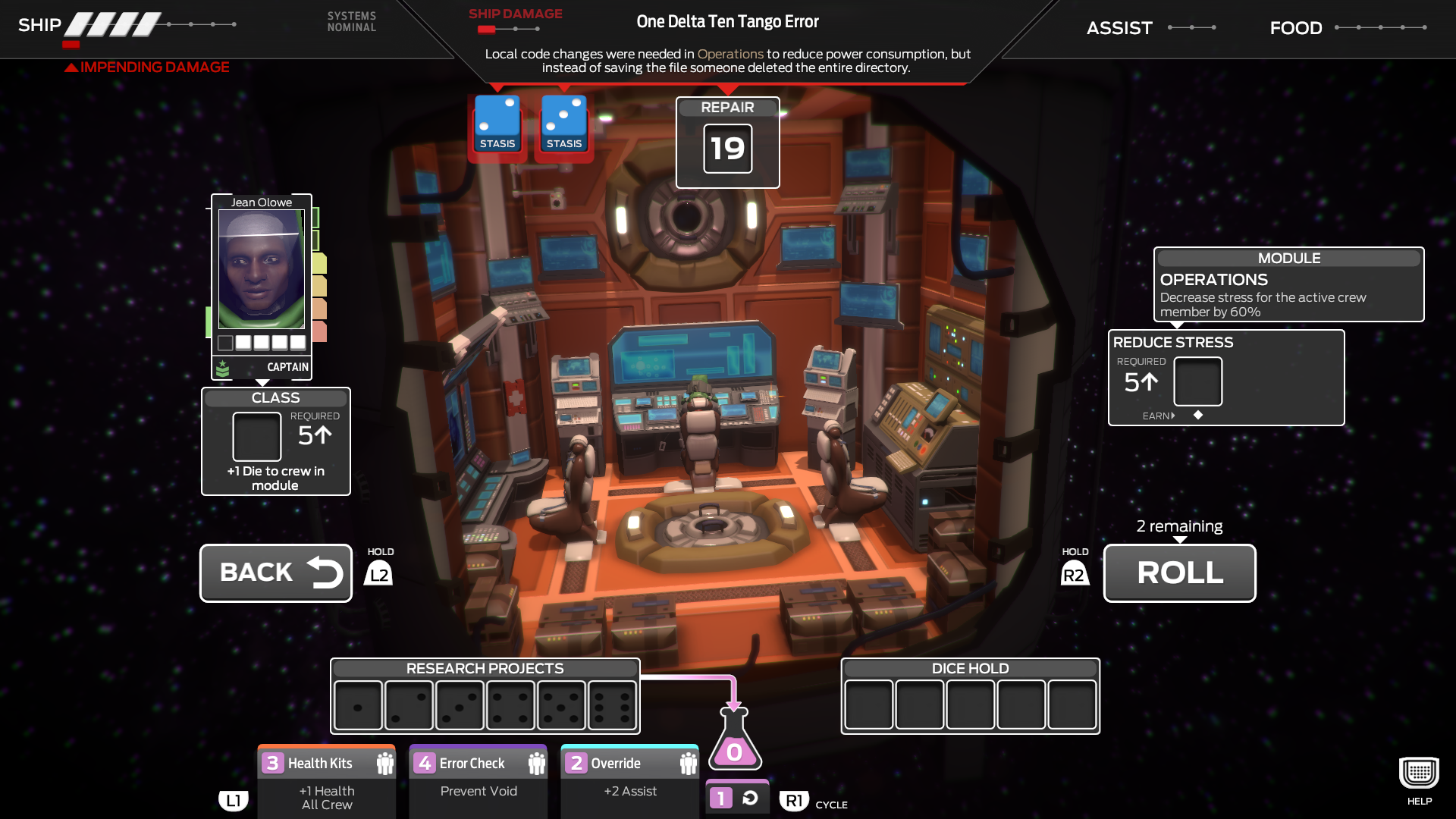Click the Override crew icon
1456x819 pixels.
(687, 763)
